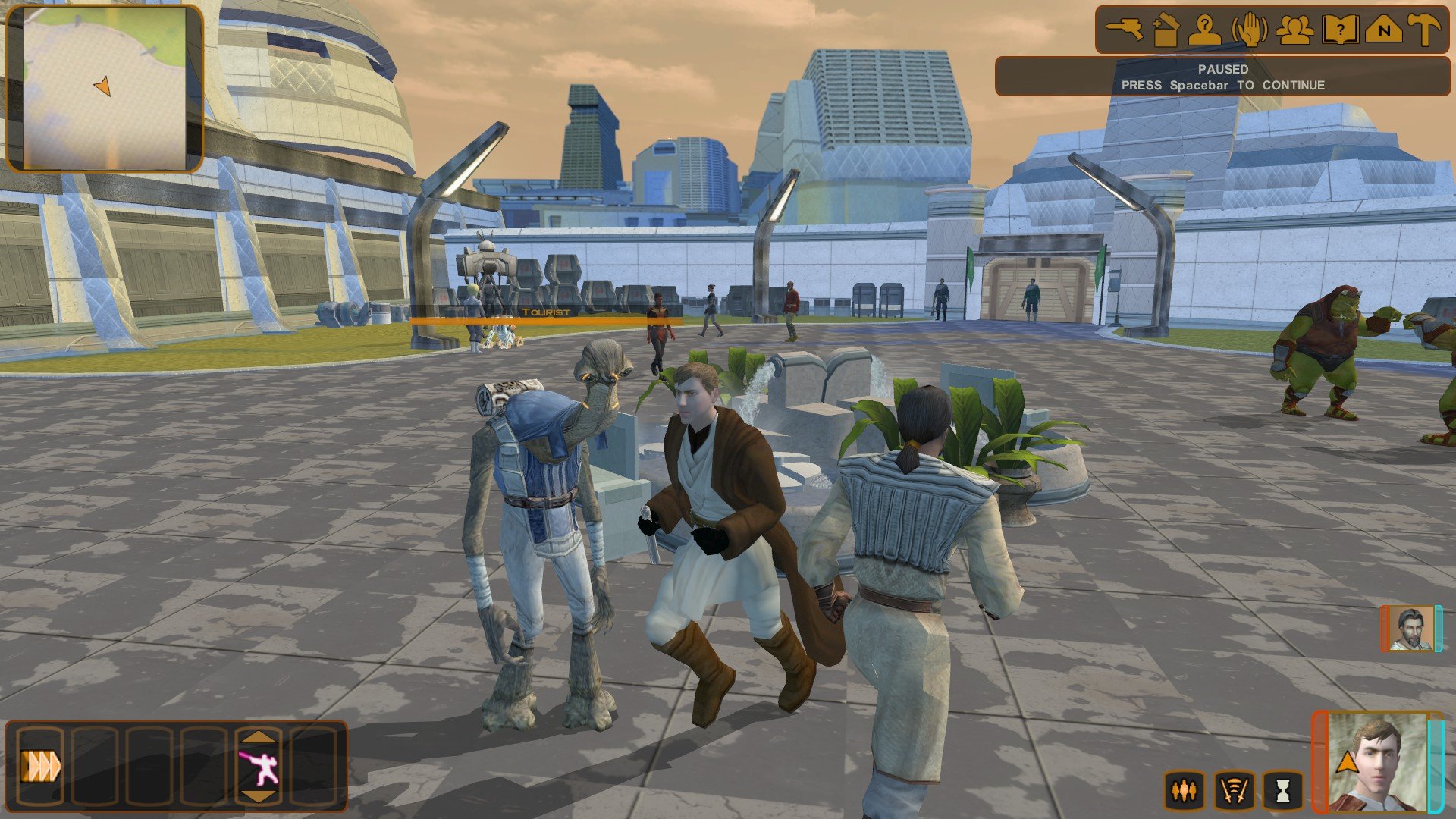Click the hourglass pause button
The image size is (1456, 819).
[x=1282, y=791]
